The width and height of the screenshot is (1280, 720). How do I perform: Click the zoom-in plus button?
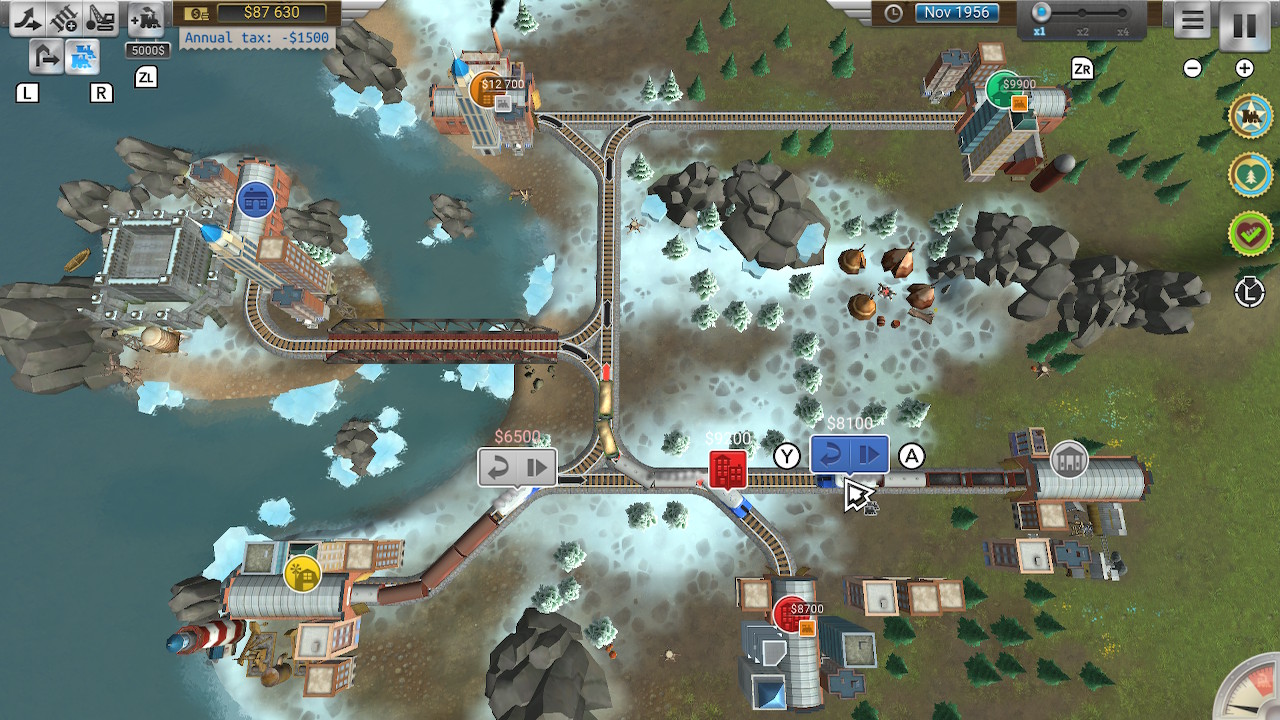pyautogui.click(x=1243, y=68)
